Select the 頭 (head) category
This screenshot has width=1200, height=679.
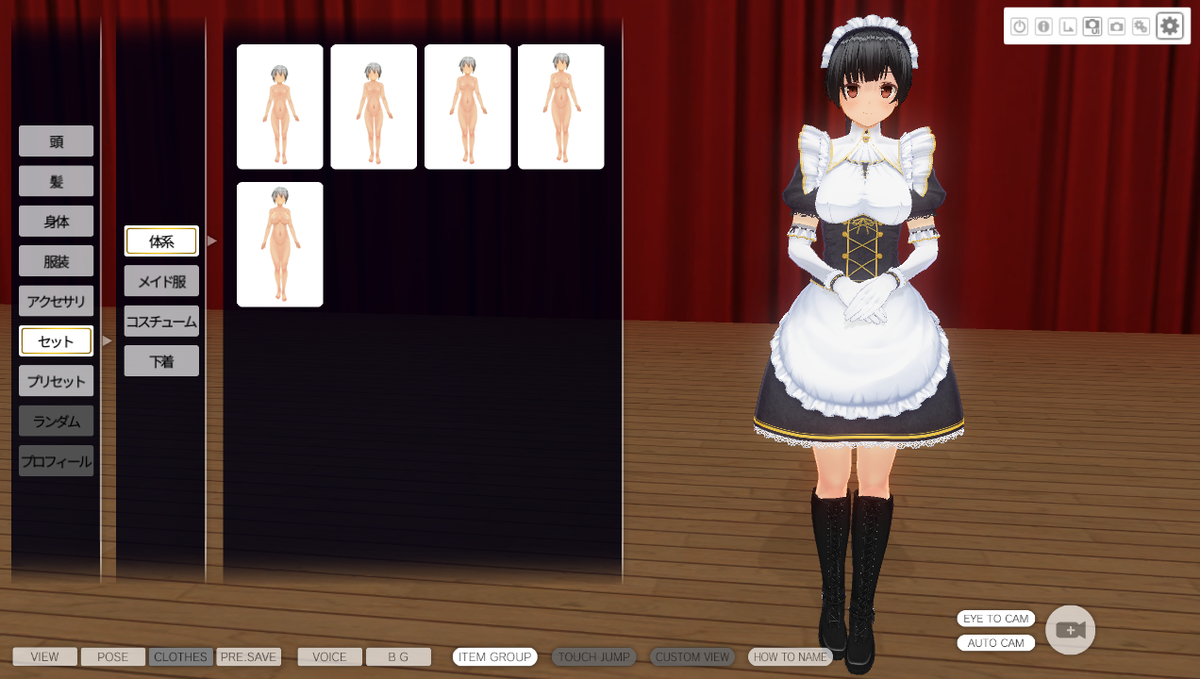56,141
